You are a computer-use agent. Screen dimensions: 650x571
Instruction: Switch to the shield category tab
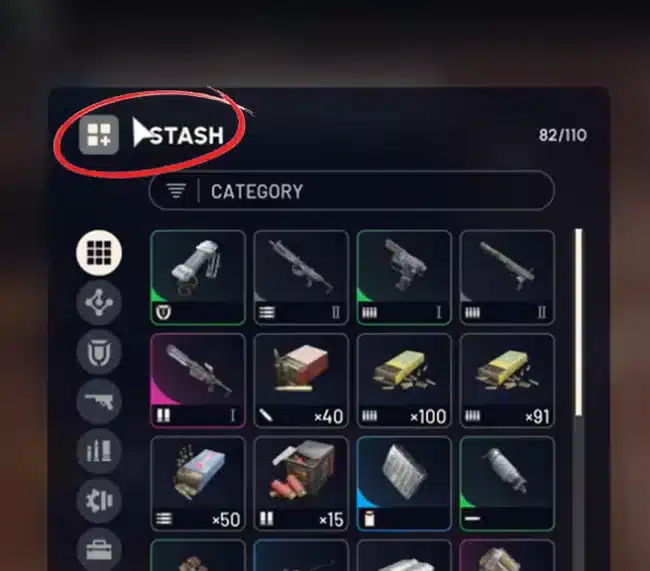99,351
